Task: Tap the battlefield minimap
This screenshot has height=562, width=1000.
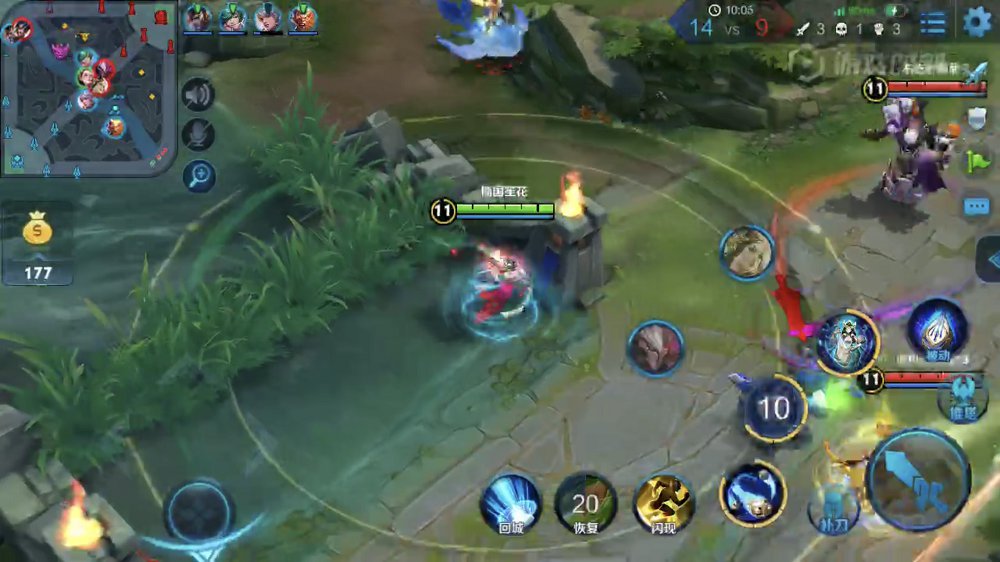Action: coord(88,88)
